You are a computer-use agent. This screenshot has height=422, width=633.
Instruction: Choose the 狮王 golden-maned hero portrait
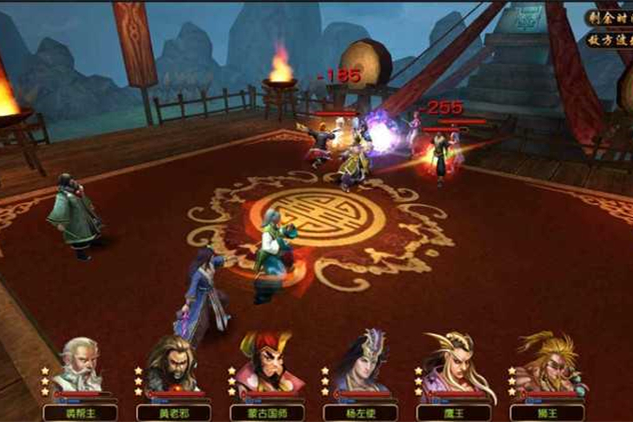(543, 366)
